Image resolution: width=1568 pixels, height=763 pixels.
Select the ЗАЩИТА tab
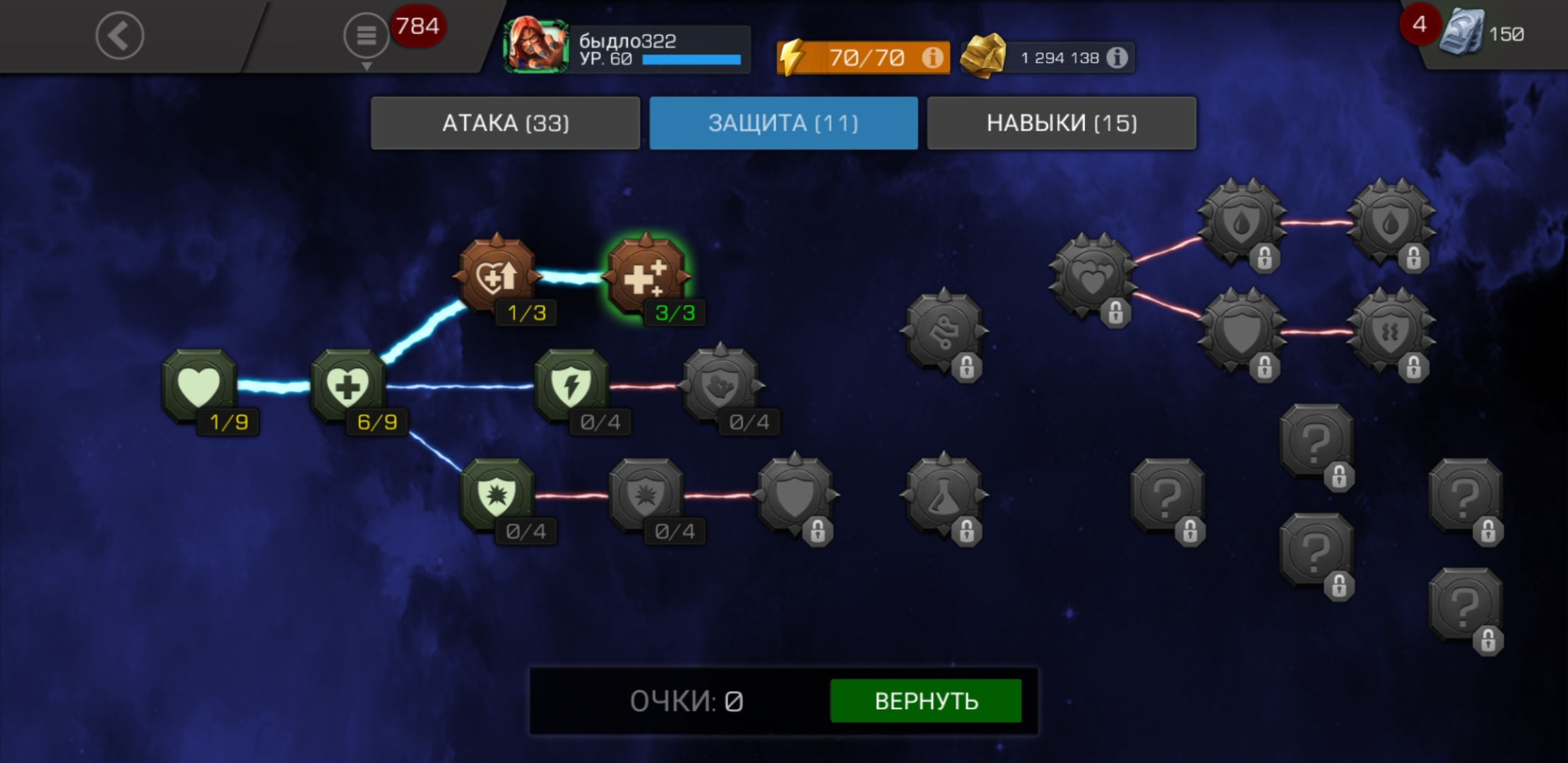[783, 123]
